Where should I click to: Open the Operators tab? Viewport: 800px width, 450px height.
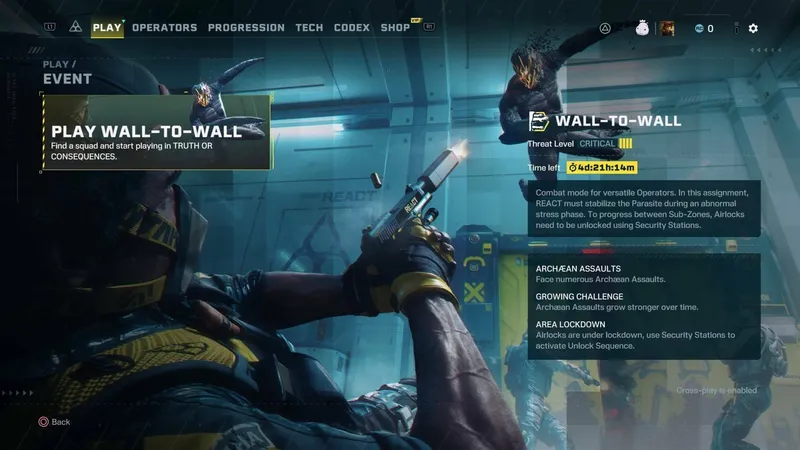coord(164,28)
